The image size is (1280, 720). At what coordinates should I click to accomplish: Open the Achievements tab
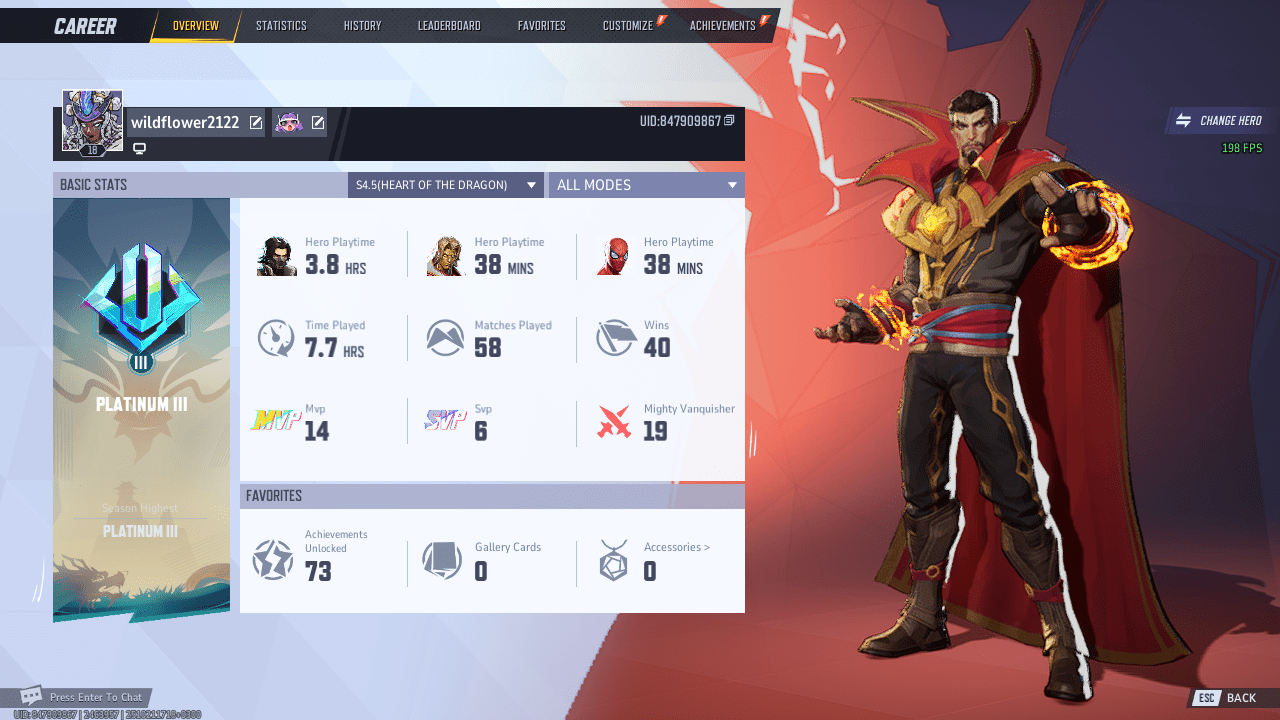[x=721, y=25]
